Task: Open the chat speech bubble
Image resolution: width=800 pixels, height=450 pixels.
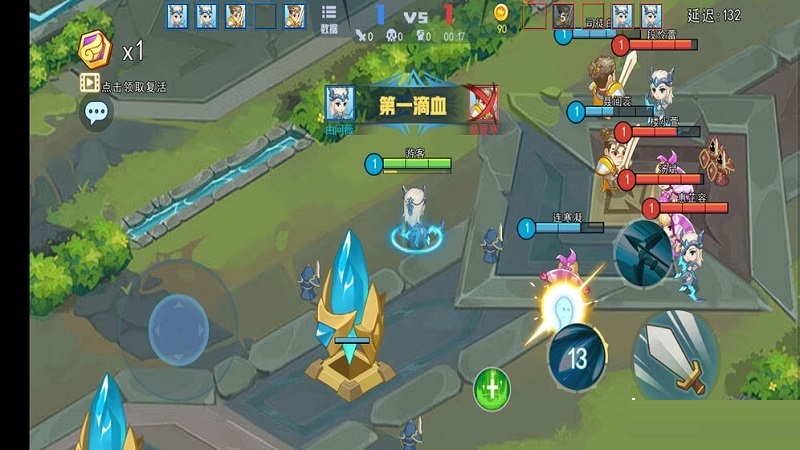Action: [x=96, y=112]
